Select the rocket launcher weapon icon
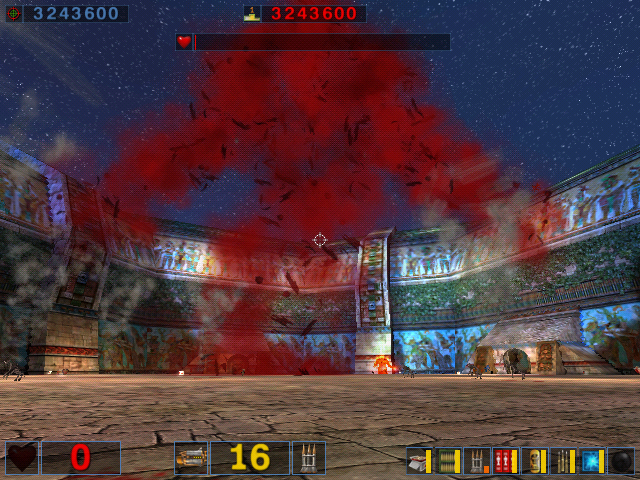The height and width of the screenshot is (480, 640). point(190,458)
